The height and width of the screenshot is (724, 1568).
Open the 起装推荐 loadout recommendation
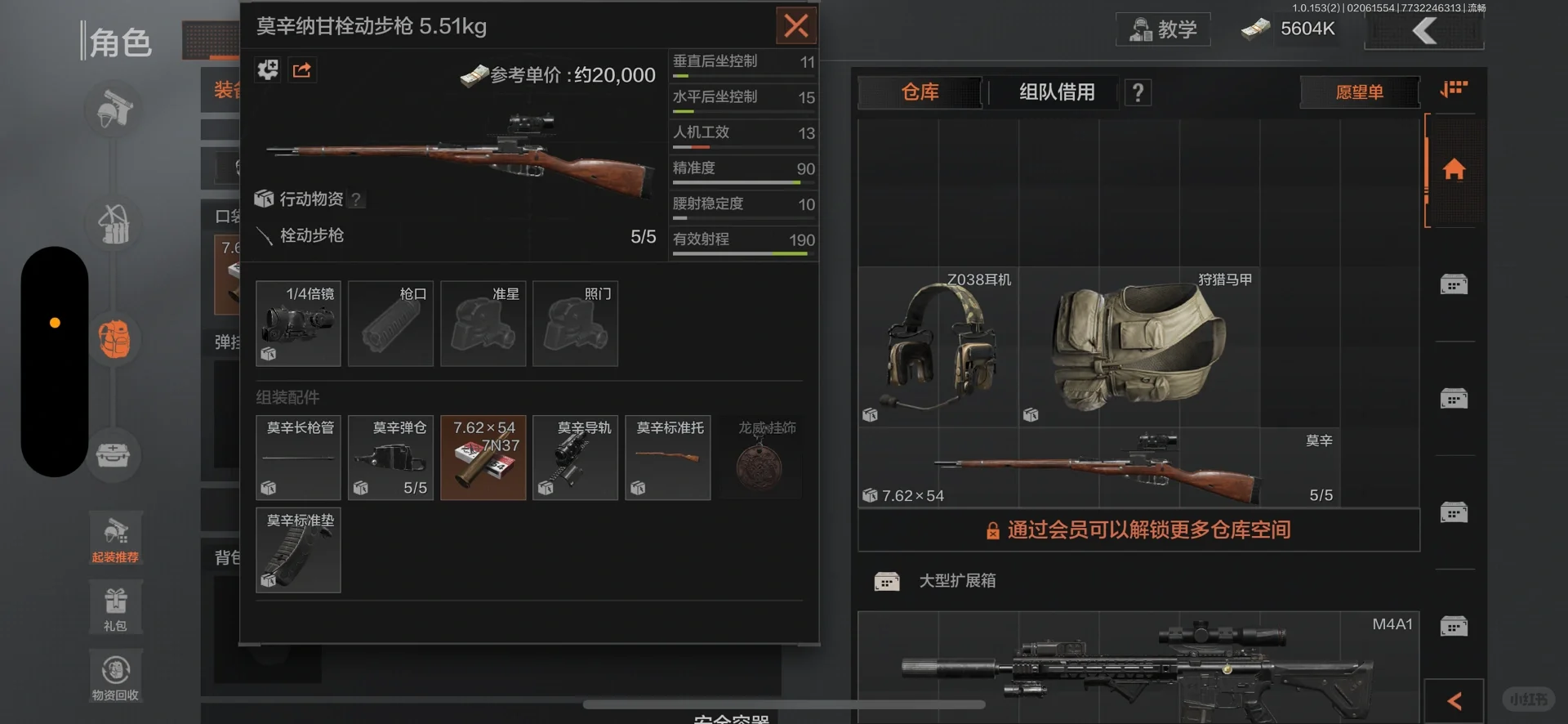115,538
